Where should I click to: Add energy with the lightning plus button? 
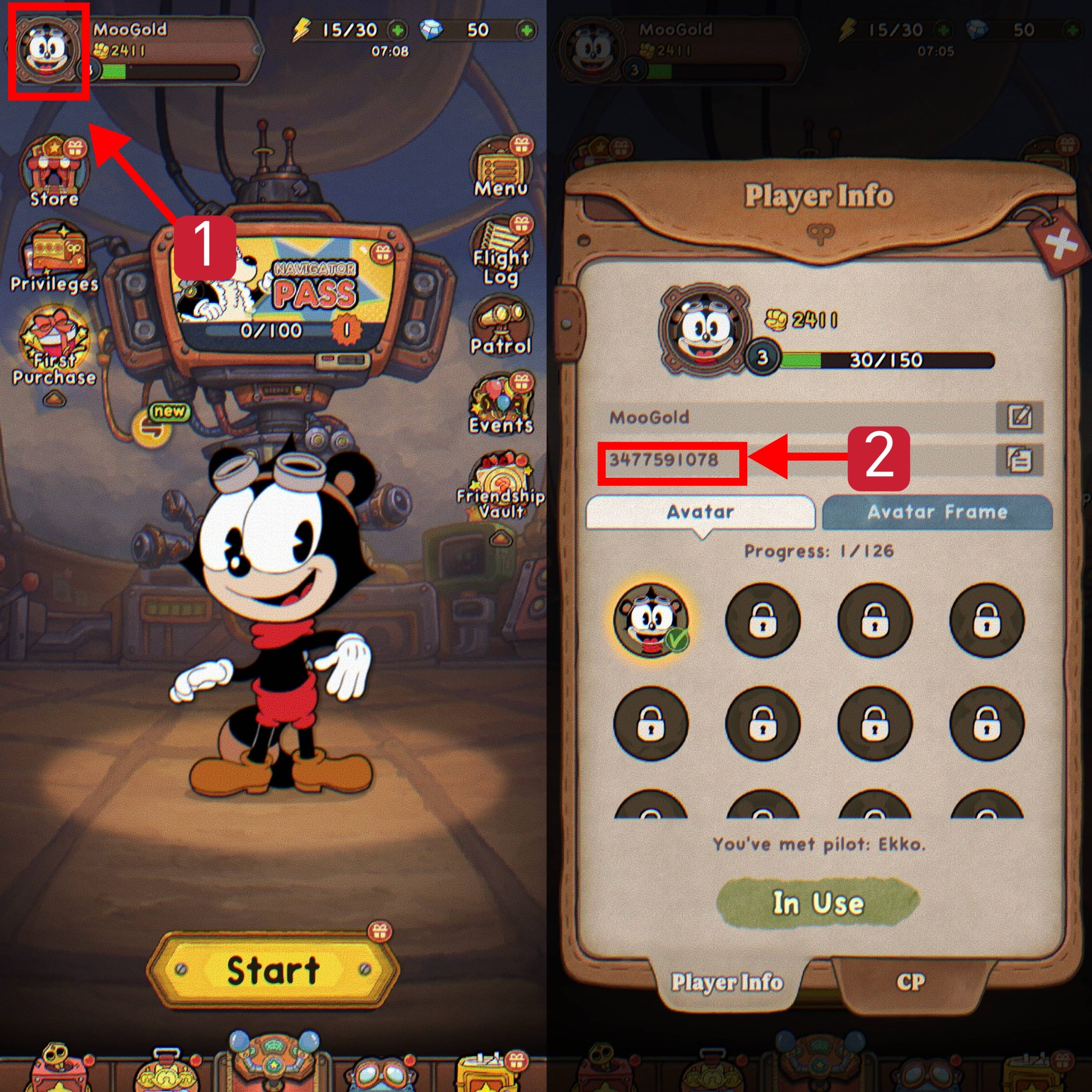[398, 30]
